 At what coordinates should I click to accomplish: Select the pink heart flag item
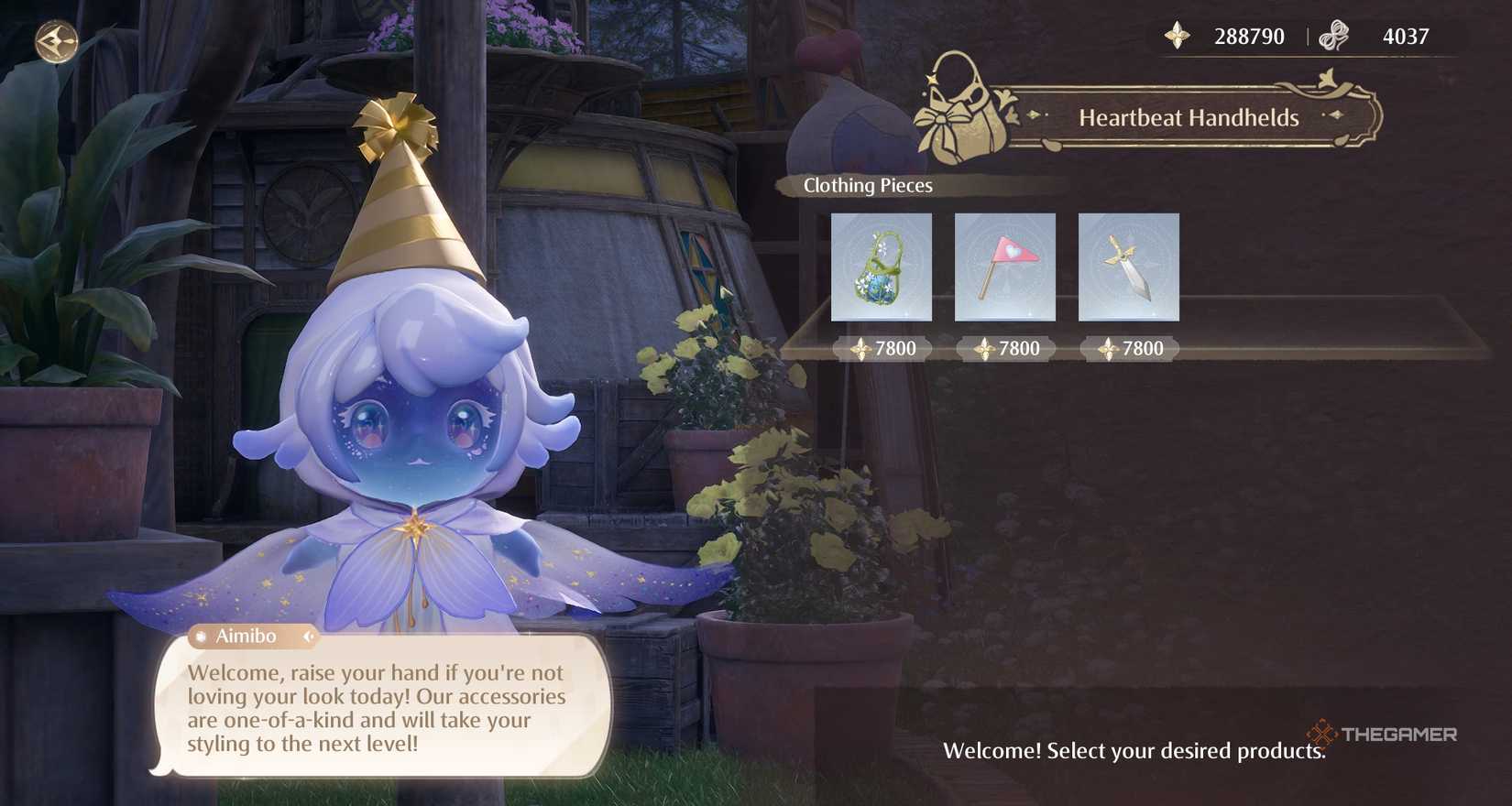point(1004,268)
